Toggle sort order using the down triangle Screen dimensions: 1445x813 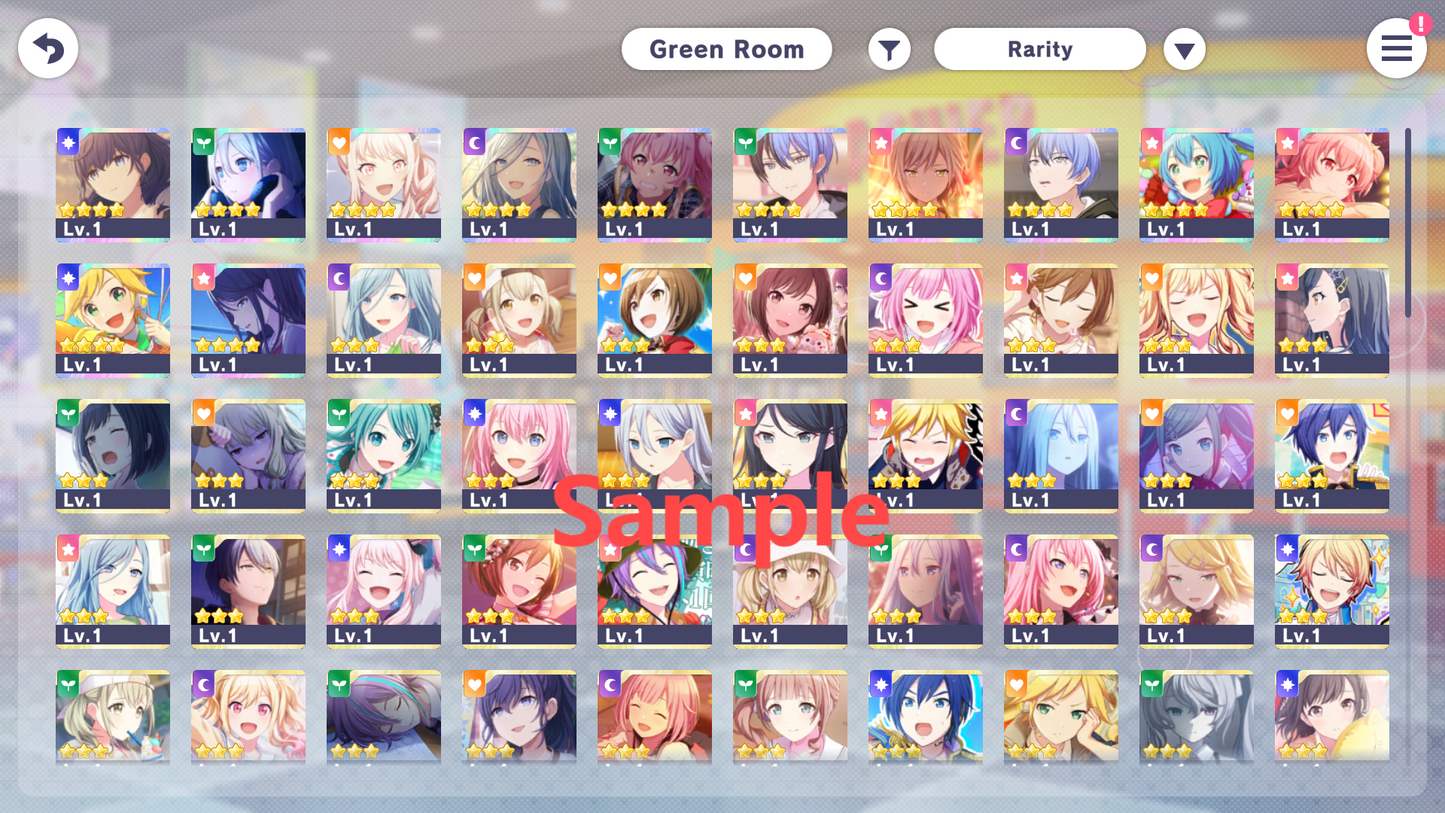[x=1185, y=48]
